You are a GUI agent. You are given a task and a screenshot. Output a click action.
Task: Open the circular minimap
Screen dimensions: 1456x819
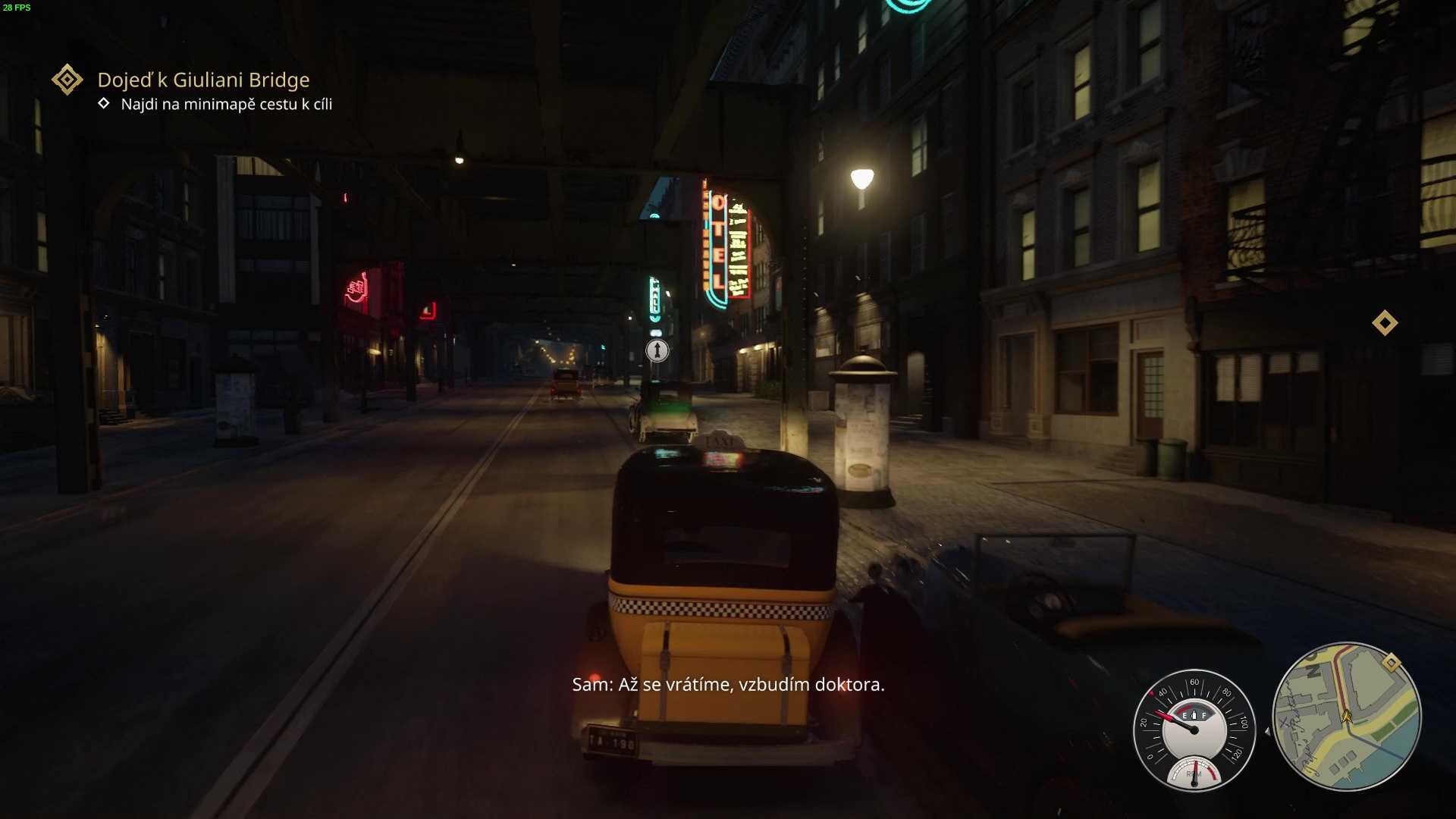tap(1346, 717)
